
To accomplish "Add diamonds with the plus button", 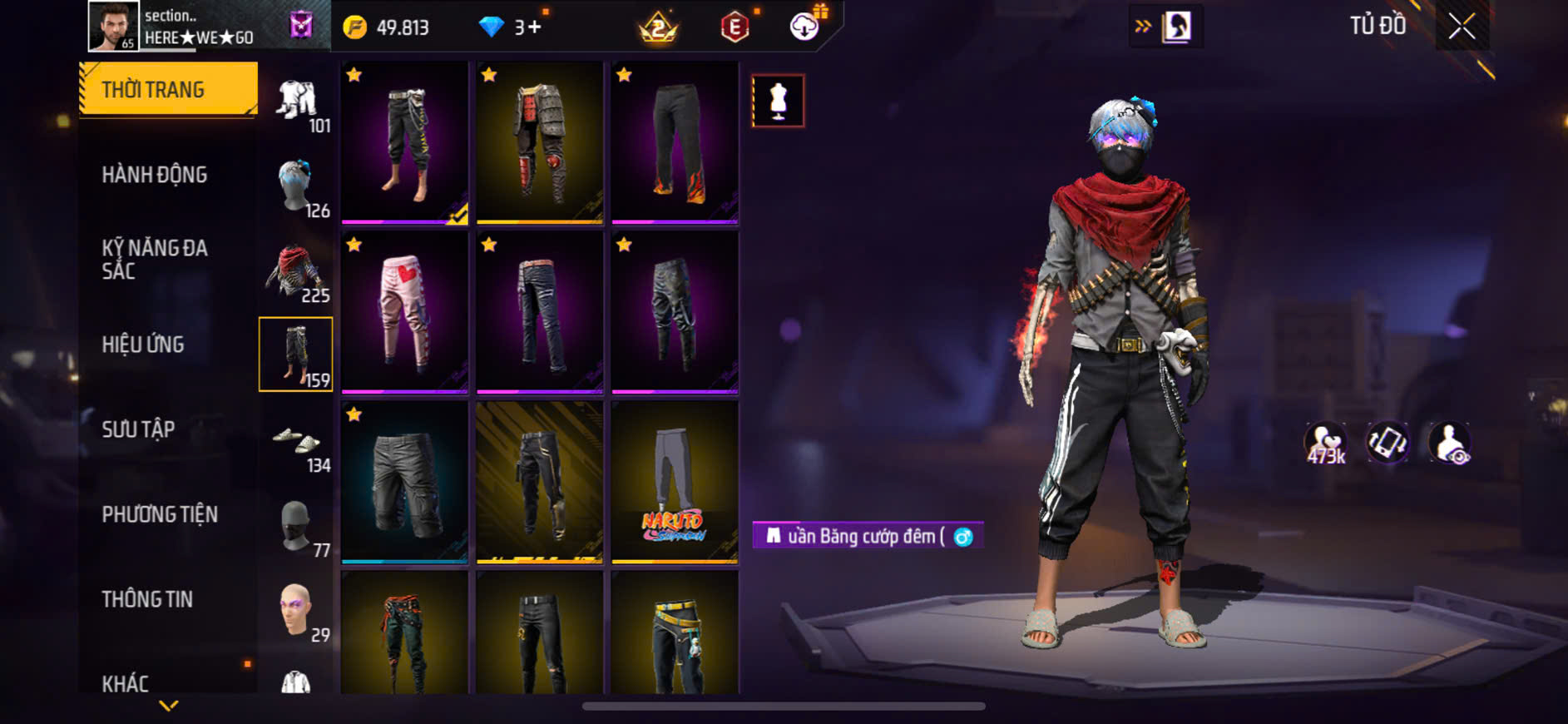I will [x=533, y=27].
